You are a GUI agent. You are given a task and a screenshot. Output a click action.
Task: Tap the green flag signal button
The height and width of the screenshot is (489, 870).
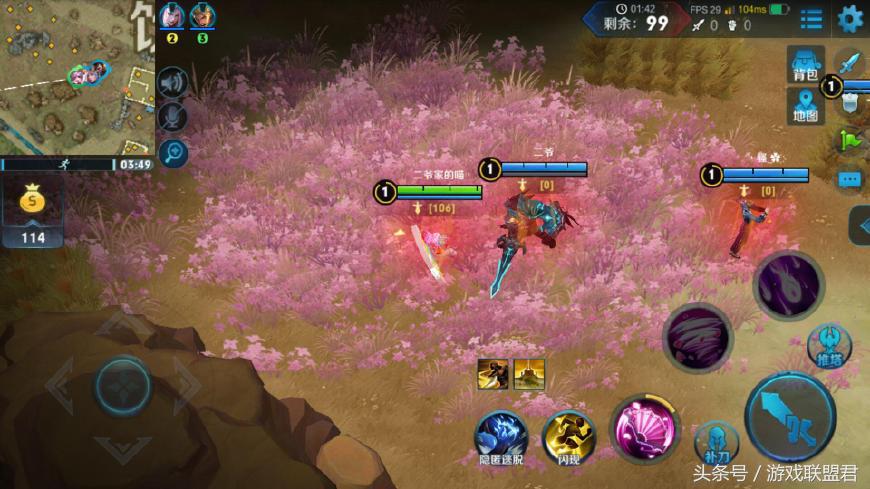pos(851,140)
